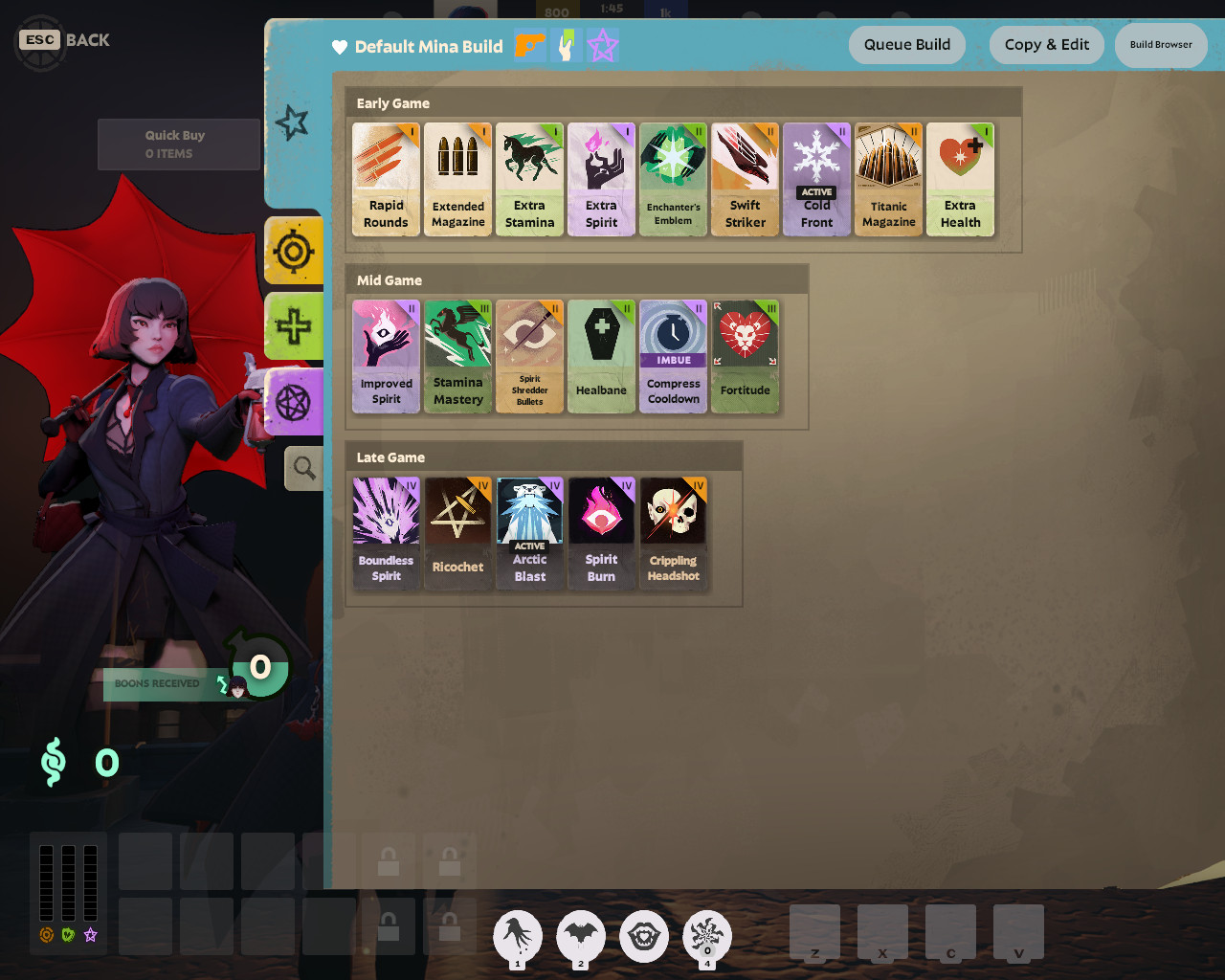Open the green vitality category in the sidebar

coord(294,326)
